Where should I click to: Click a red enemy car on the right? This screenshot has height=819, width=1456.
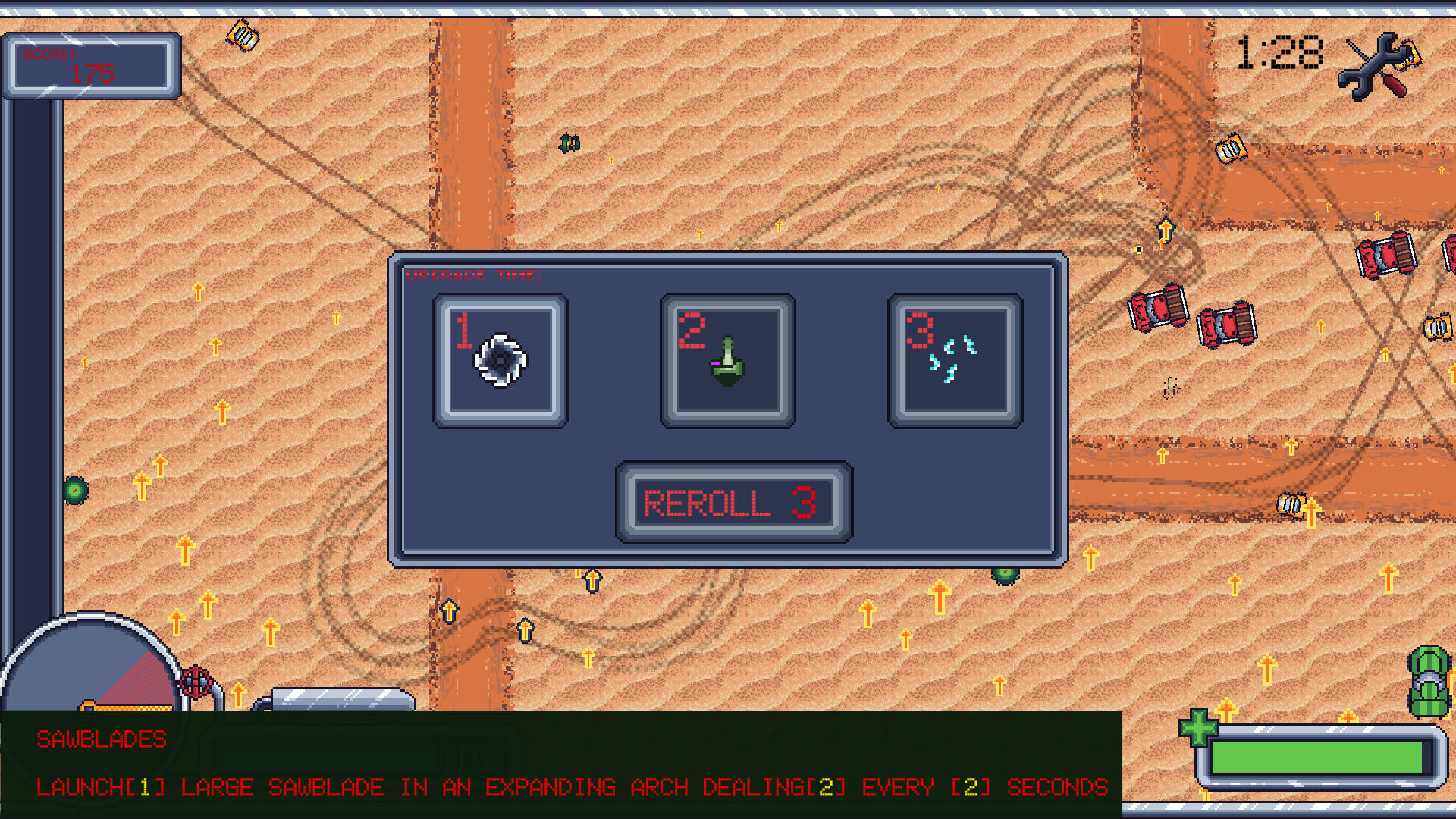coord(1157,307)
